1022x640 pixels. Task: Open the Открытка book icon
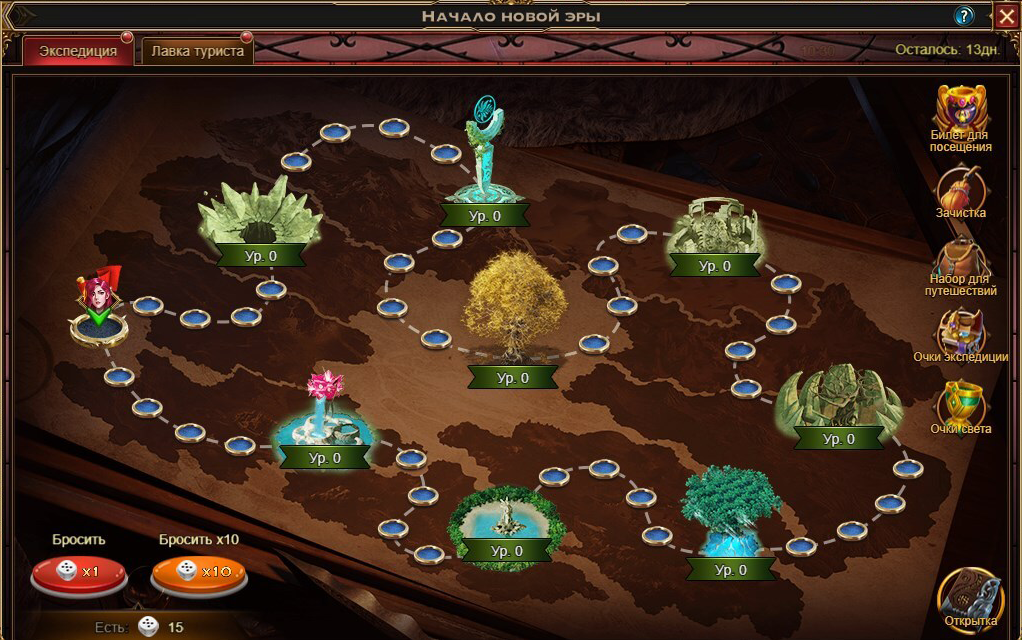970,595
